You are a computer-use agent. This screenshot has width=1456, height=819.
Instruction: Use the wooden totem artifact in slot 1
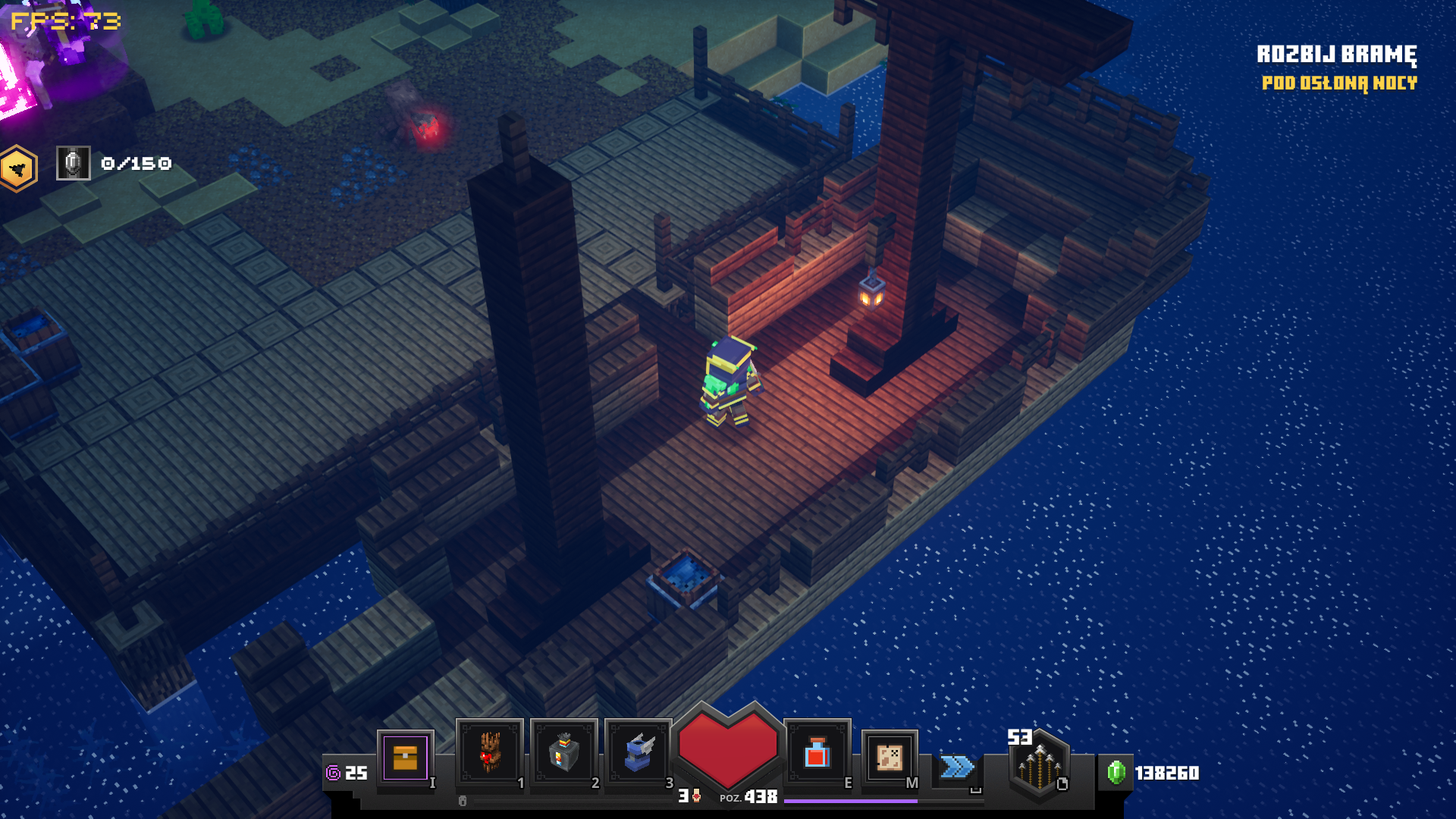(x=489, y=752)
